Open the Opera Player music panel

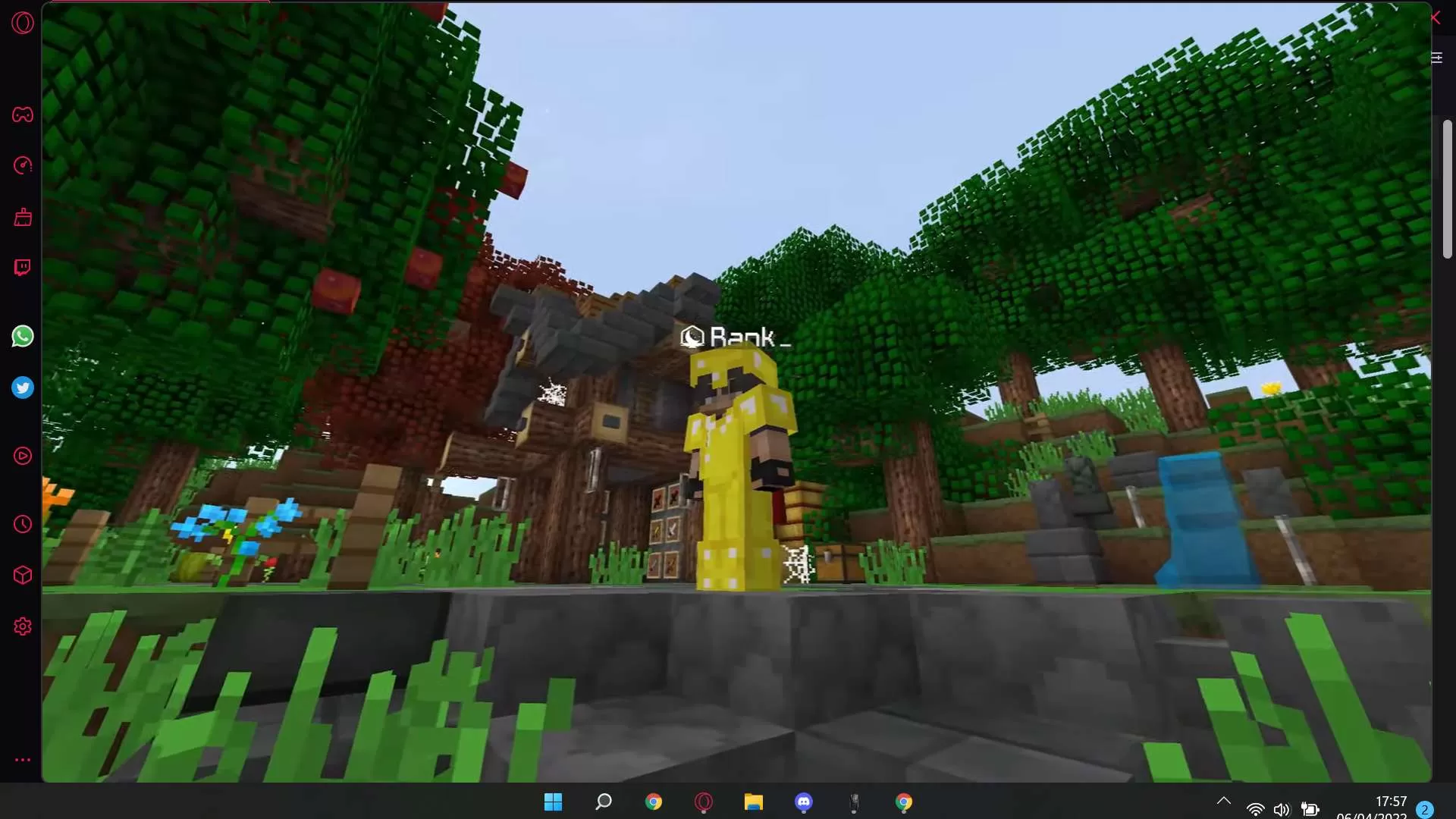click(23, 456)
